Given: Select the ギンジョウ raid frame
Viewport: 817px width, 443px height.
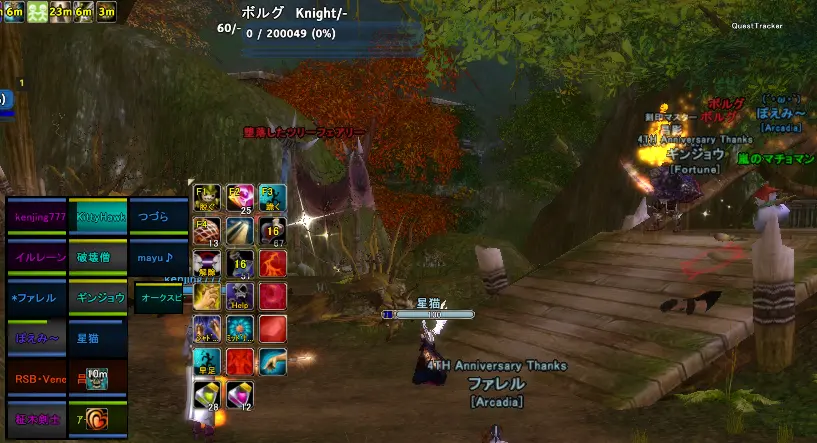Looking at the screenshot, I should [x=100, y=298].
